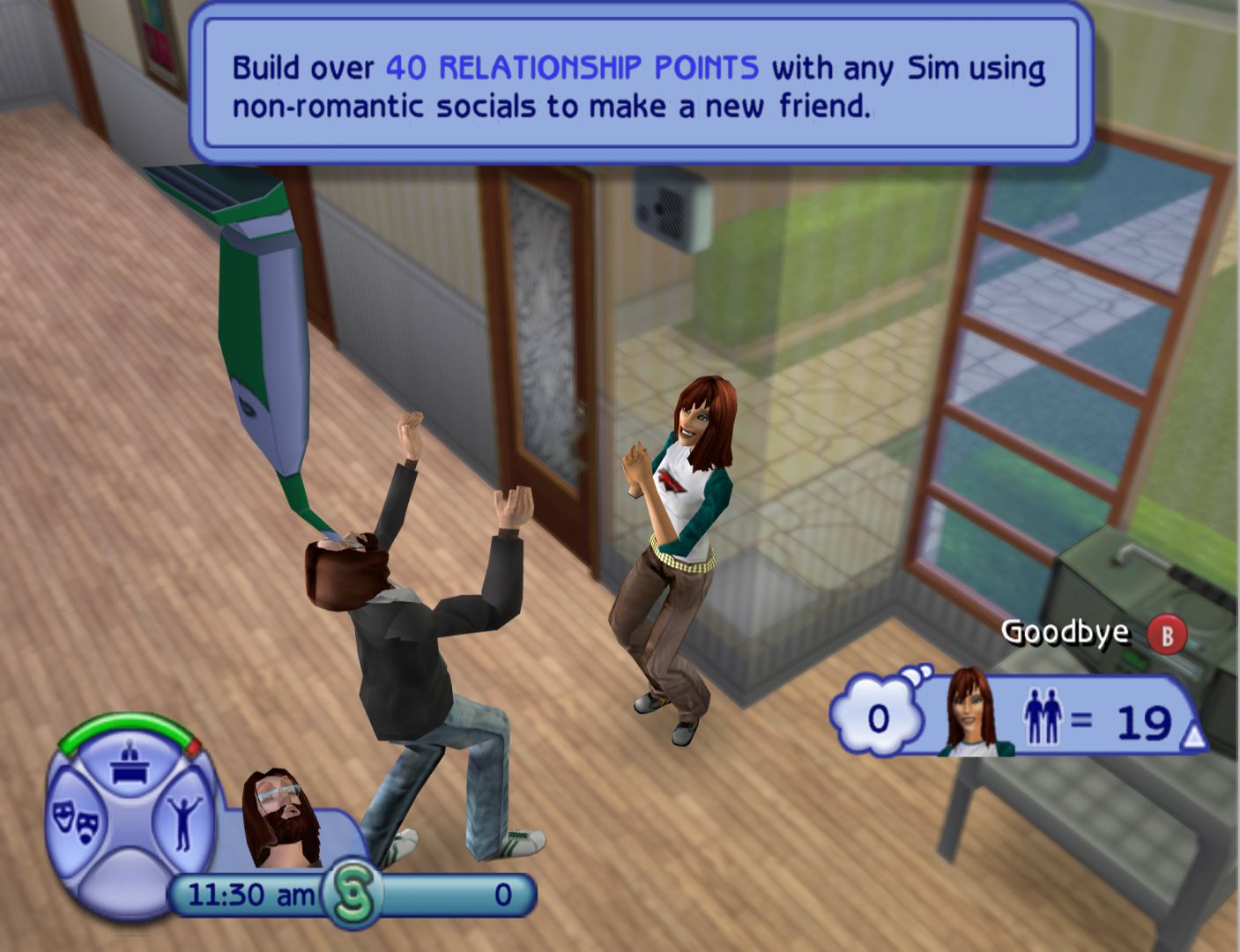The image size is (1240, 952).
Task: Click the 40 Relationship Points objective box
Action: [641, 86]
